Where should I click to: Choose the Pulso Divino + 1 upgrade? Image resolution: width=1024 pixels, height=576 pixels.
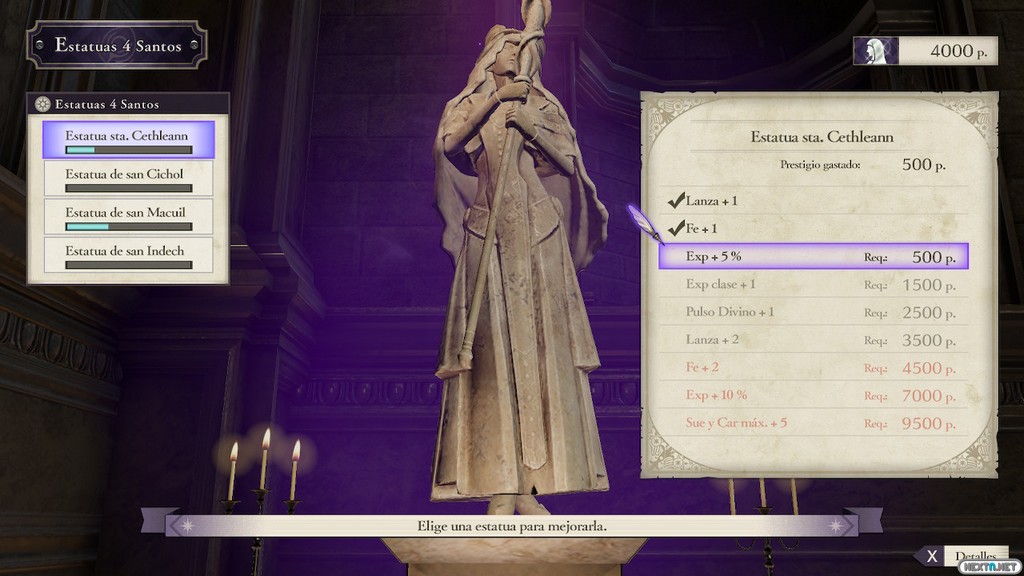[x=813, y=312]
